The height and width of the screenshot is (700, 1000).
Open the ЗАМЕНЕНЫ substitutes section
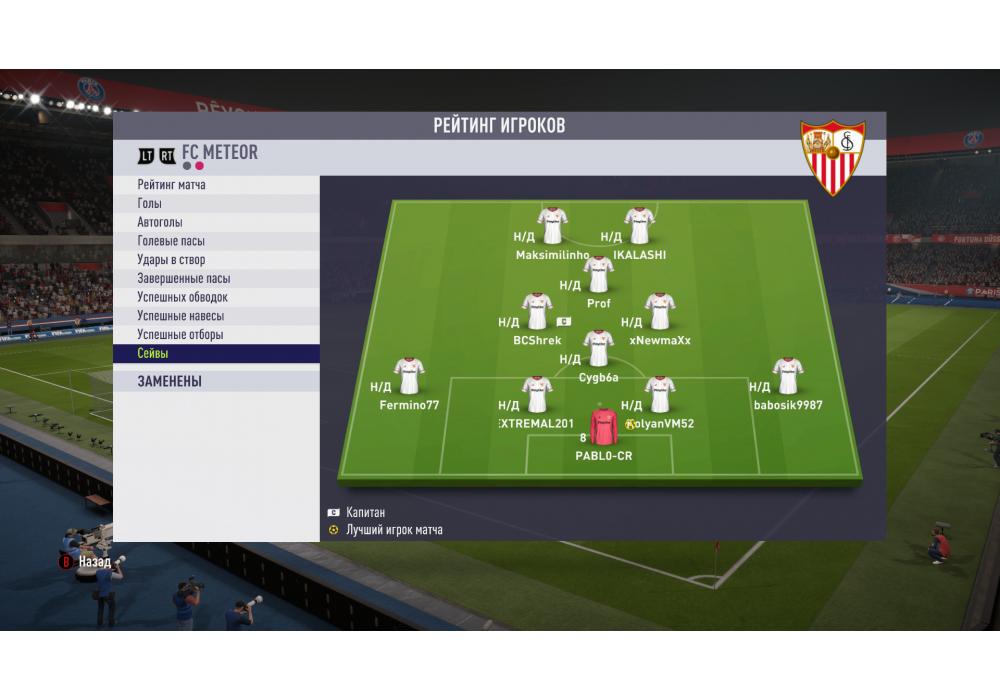click(216, 381)
